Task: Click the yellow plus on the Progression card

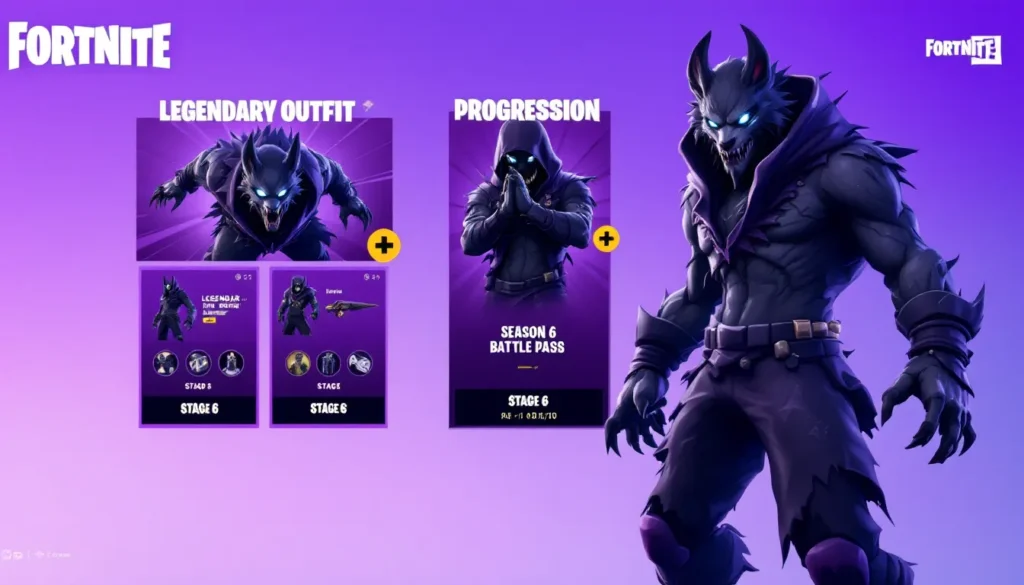Action: click(606, 239)
